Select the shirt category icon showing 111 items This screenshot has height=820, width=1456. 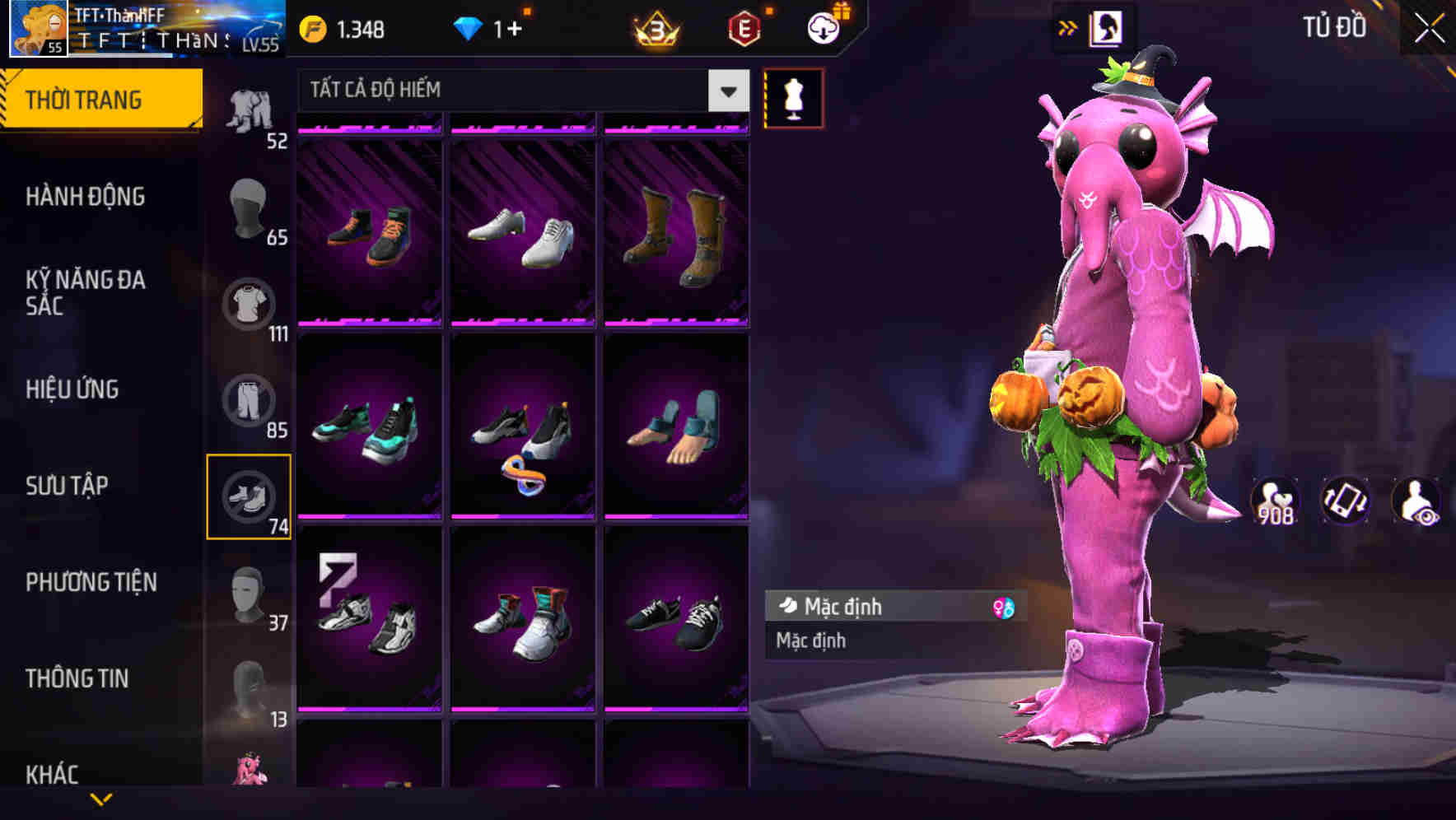250,304
